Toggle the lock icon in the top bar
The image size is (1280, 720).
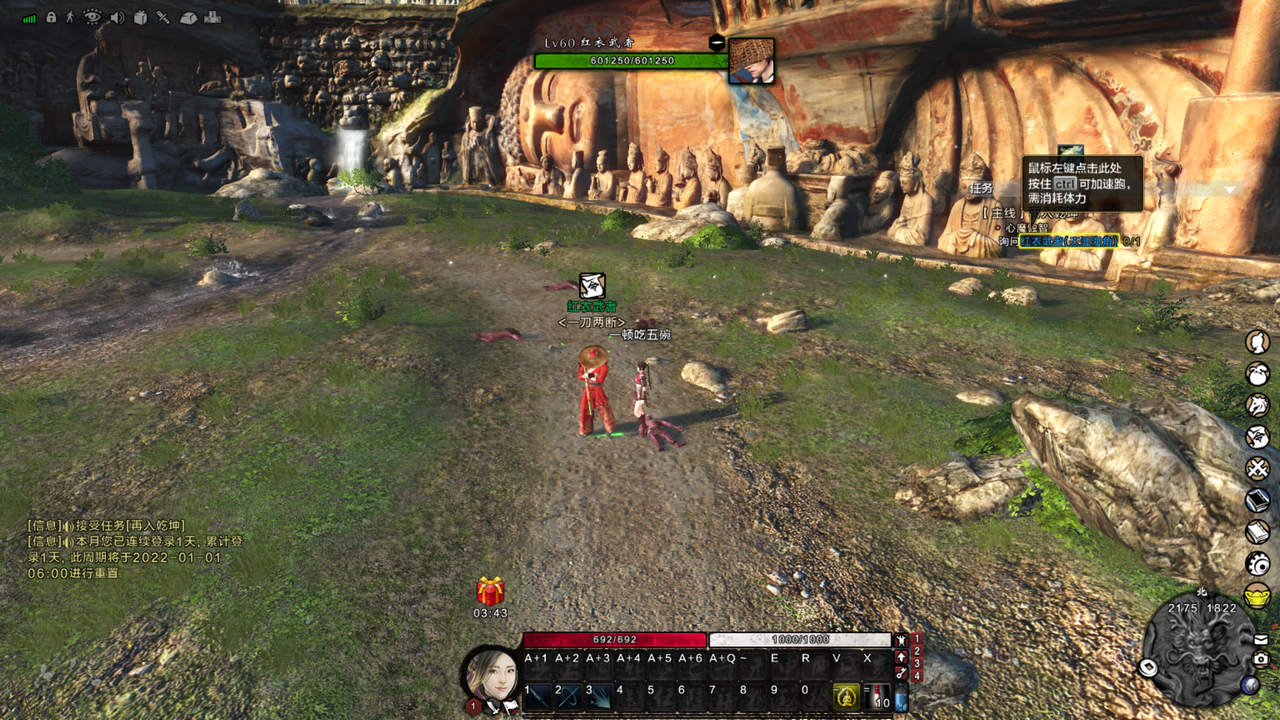51,17
